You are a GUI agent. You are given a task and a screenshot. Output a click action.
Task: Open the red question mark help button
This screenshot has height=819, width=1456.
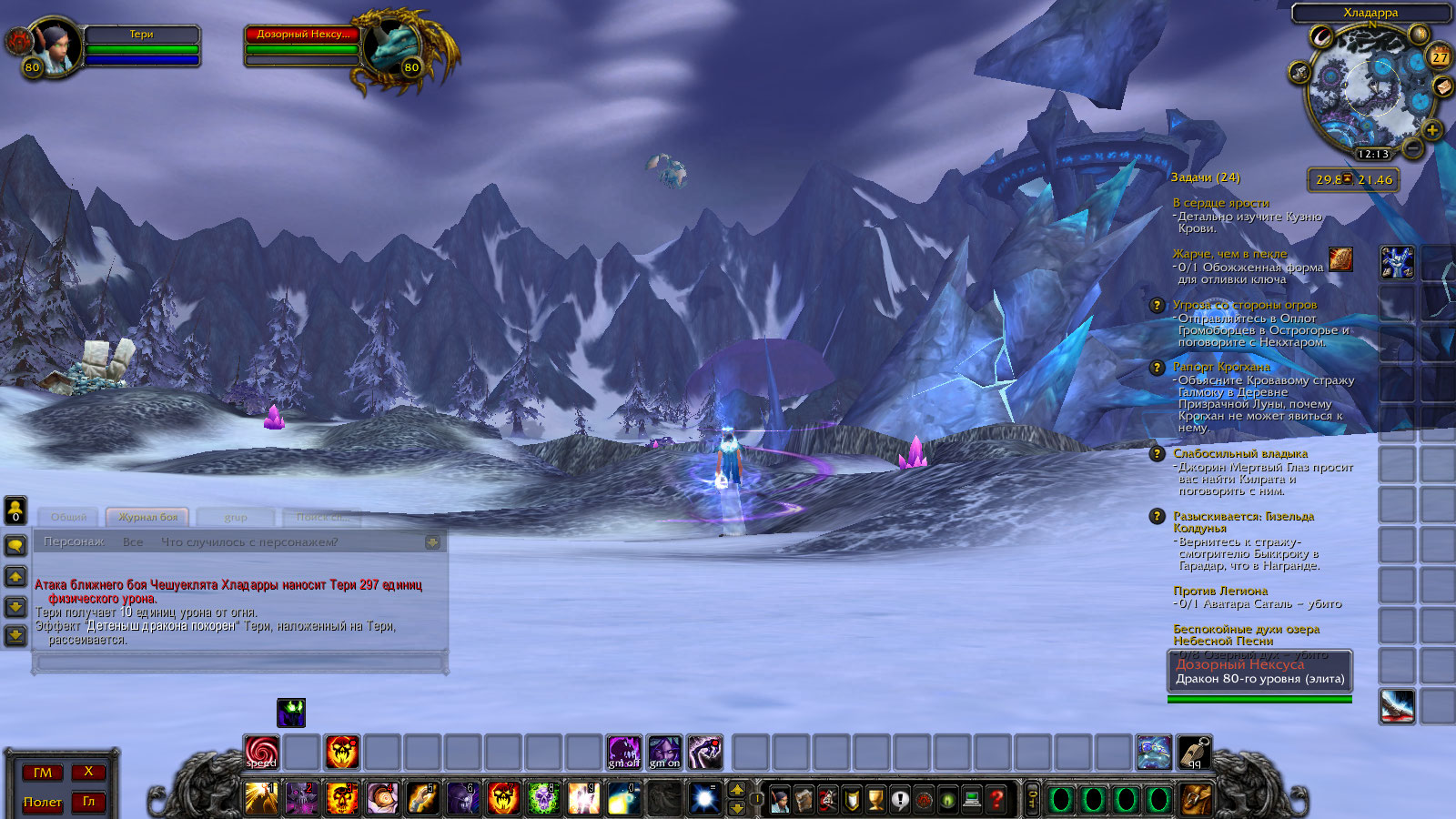996,800
